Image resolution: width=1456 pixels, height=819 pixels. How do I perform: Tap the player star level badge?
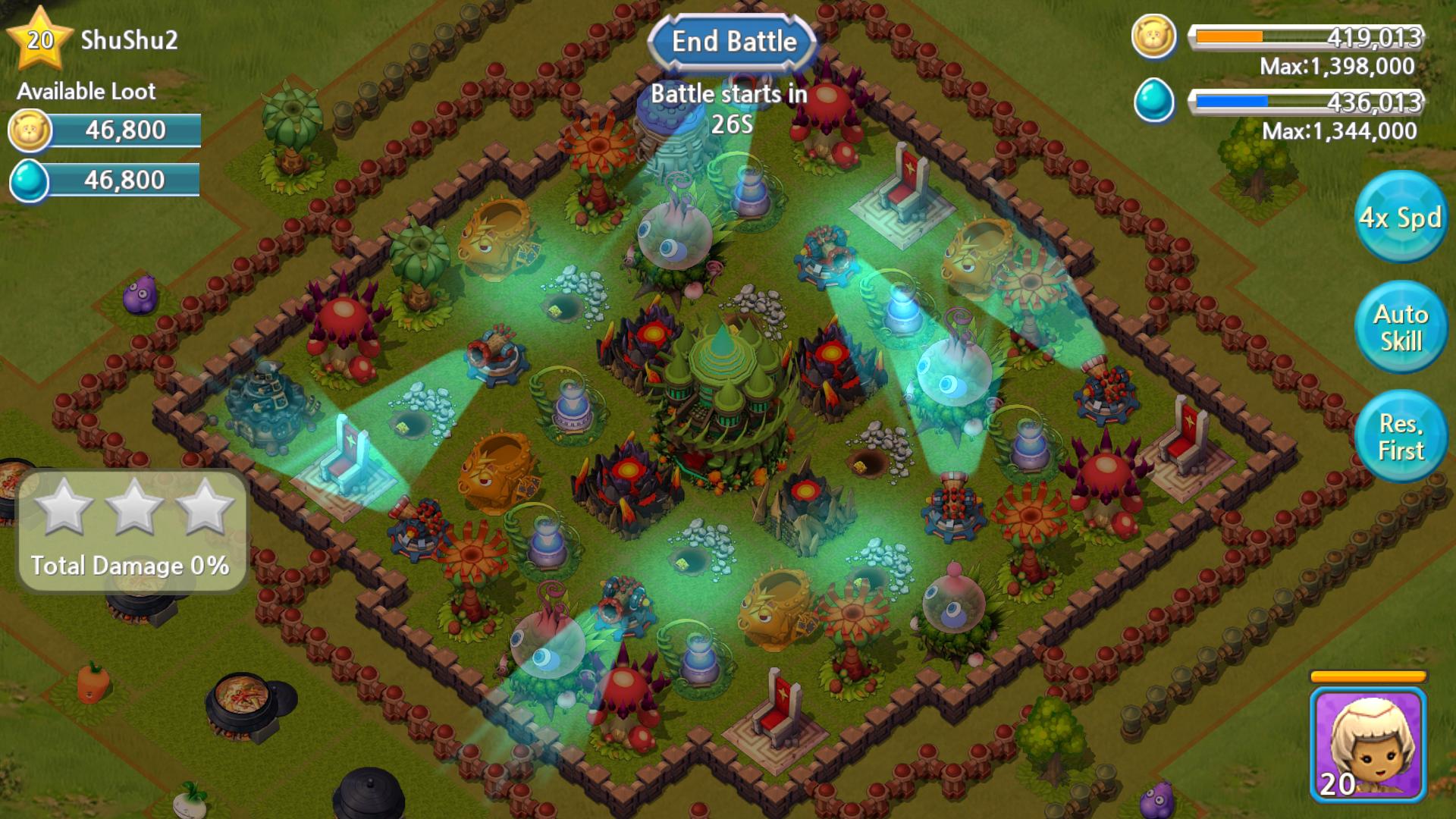(x=39, y=38)
